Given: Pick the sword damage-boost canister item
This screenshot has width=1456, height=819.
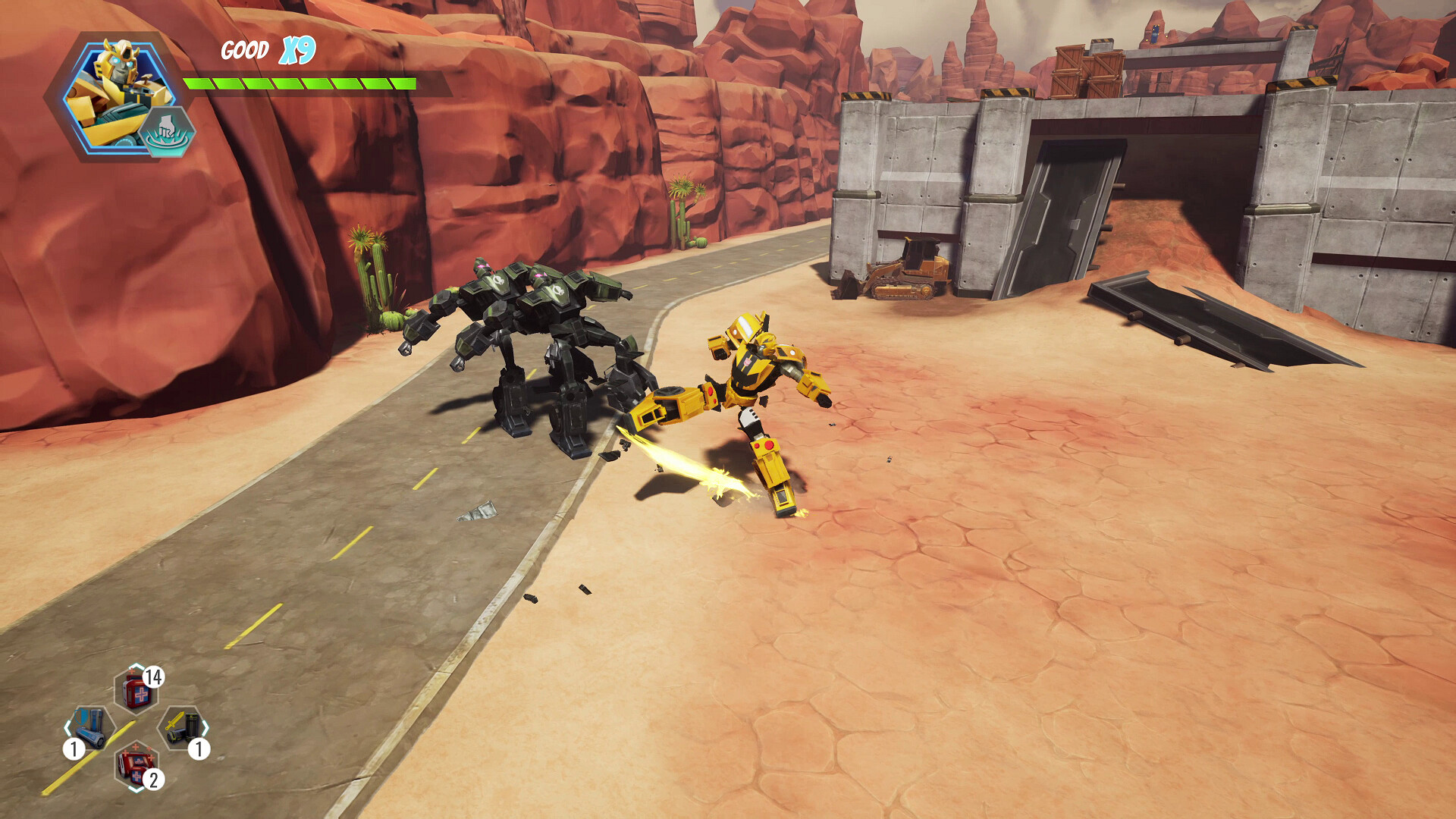Looking at the screenshot, I should tap(184, 728).
